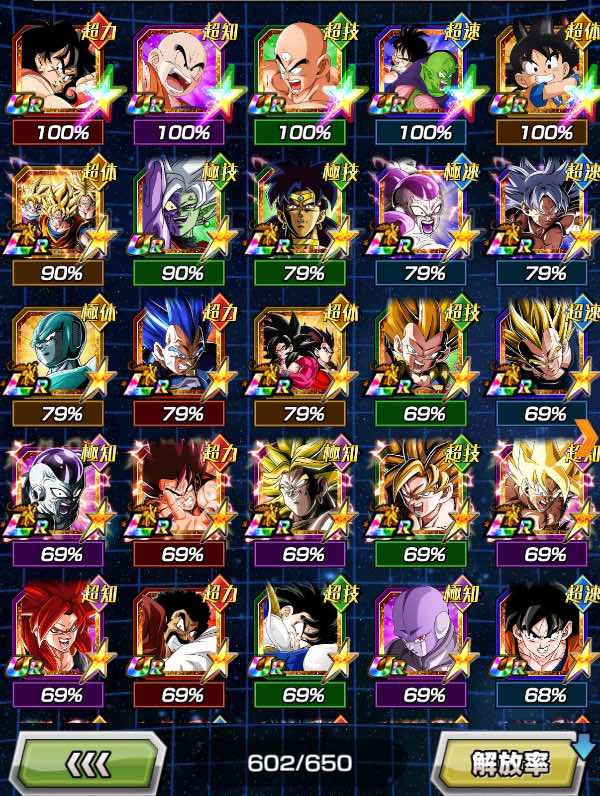
Task: Open the 解放率 sort button
Action: (510, 764)
